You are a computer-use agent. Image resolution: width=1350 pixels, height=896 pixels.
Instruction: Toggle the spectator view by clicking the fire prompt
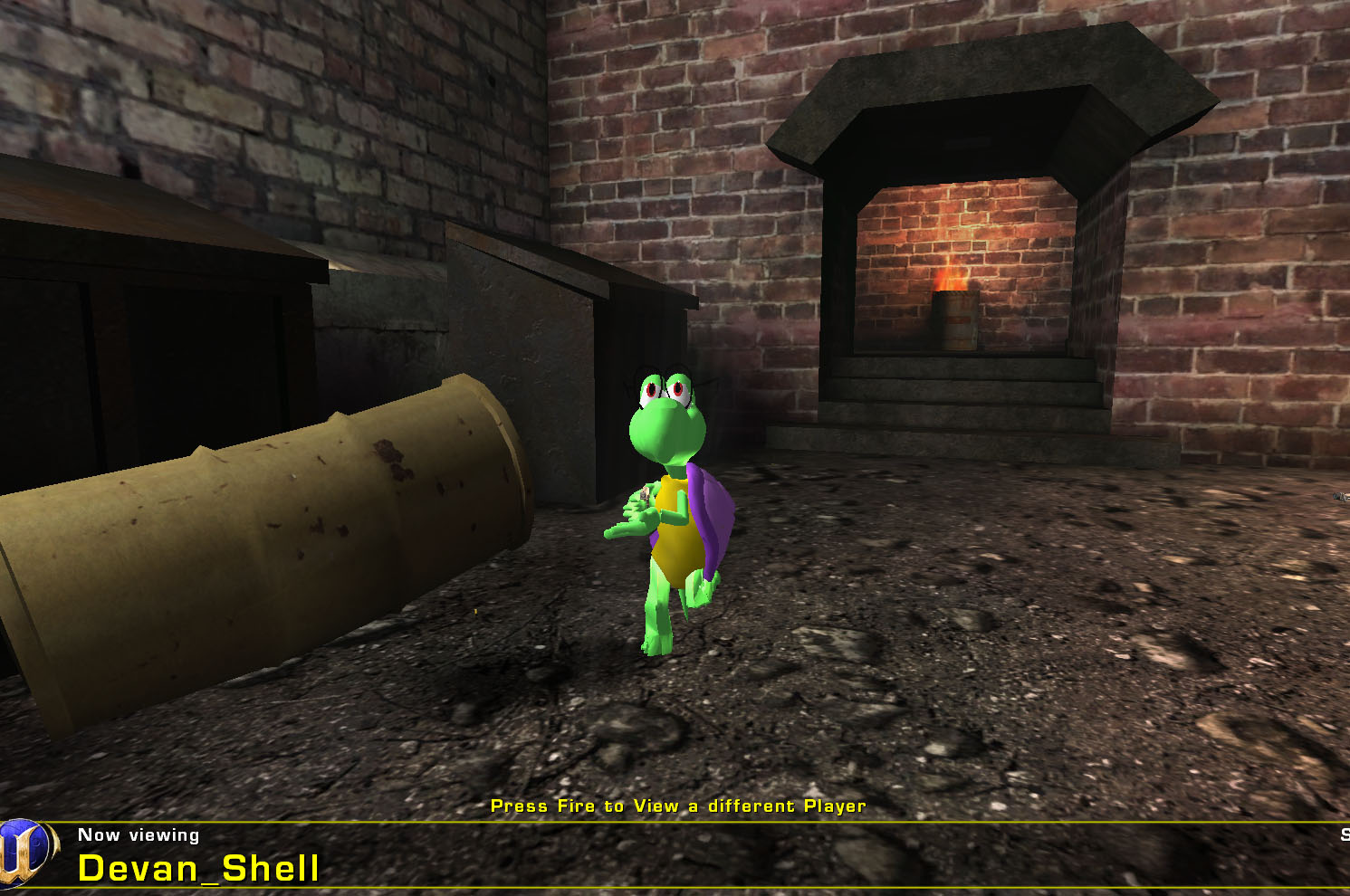click(x=677, y=805)
